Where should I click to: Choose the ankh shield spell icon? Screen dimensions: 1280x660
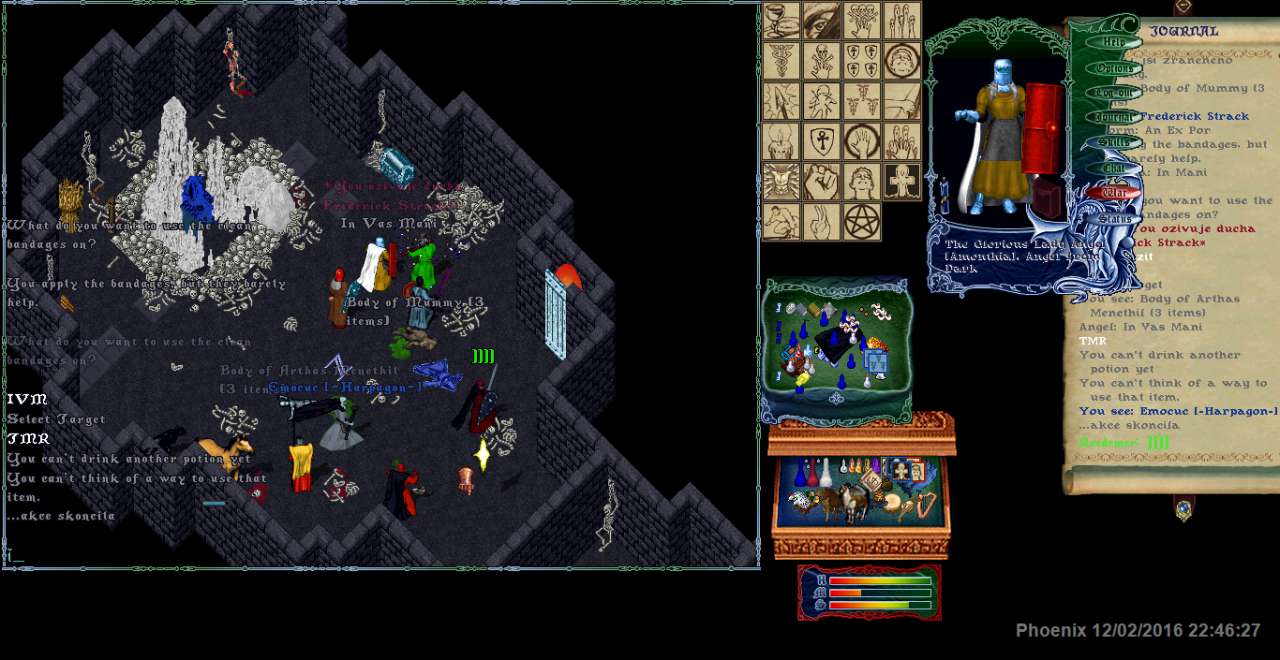(x=822, y=141)
